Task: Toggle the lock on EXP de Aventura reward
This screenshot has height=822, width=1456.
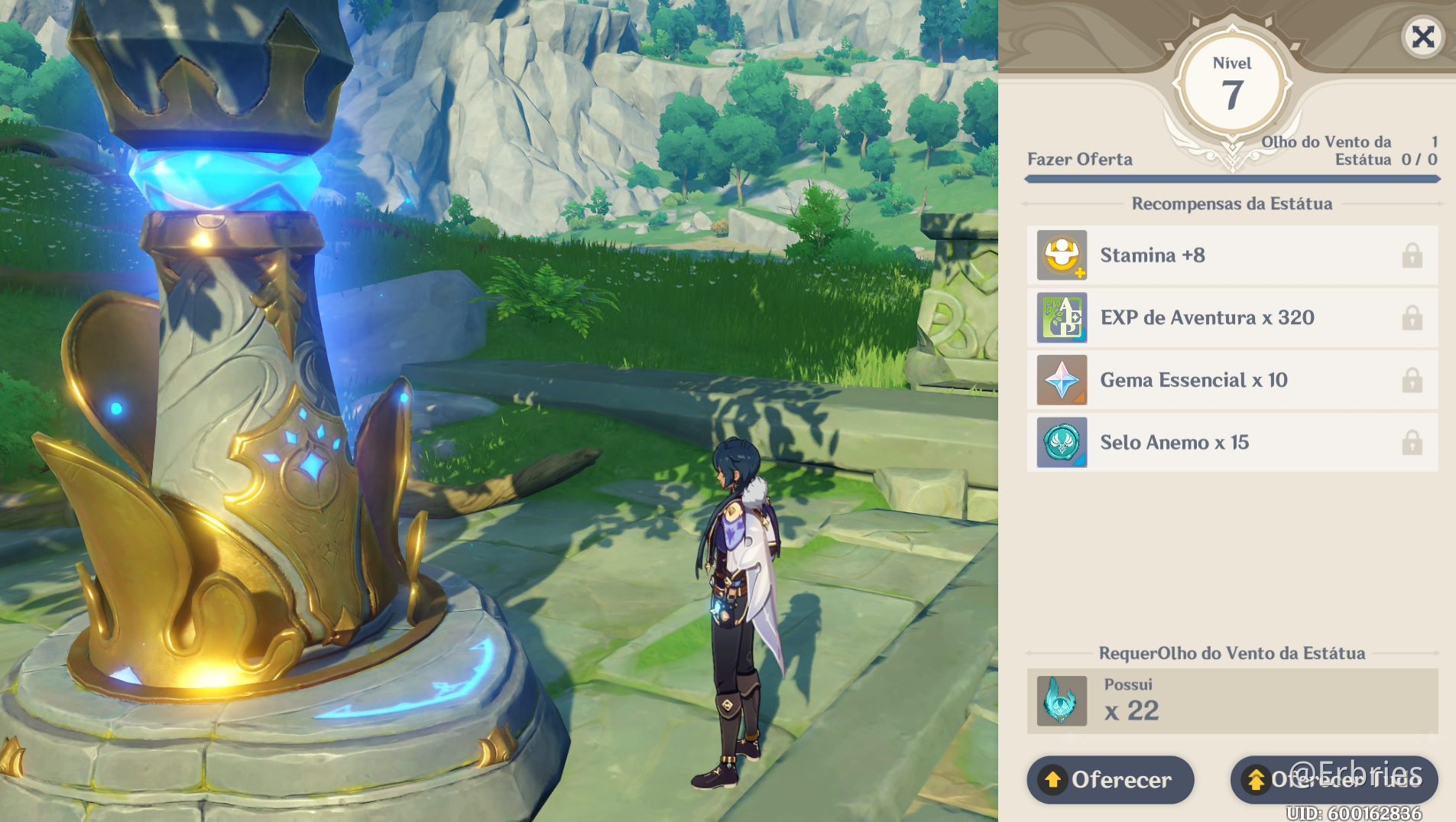Action: click(1414, 317)
